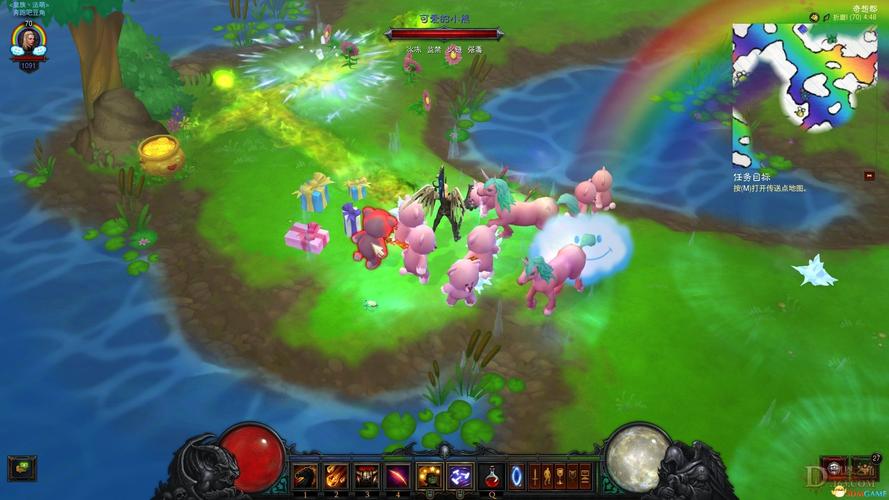Image resolution: width=889 pixels, height=500 pixels.
Task: Click the player portrait with rainbow frame
Action: tap(28, 39)
